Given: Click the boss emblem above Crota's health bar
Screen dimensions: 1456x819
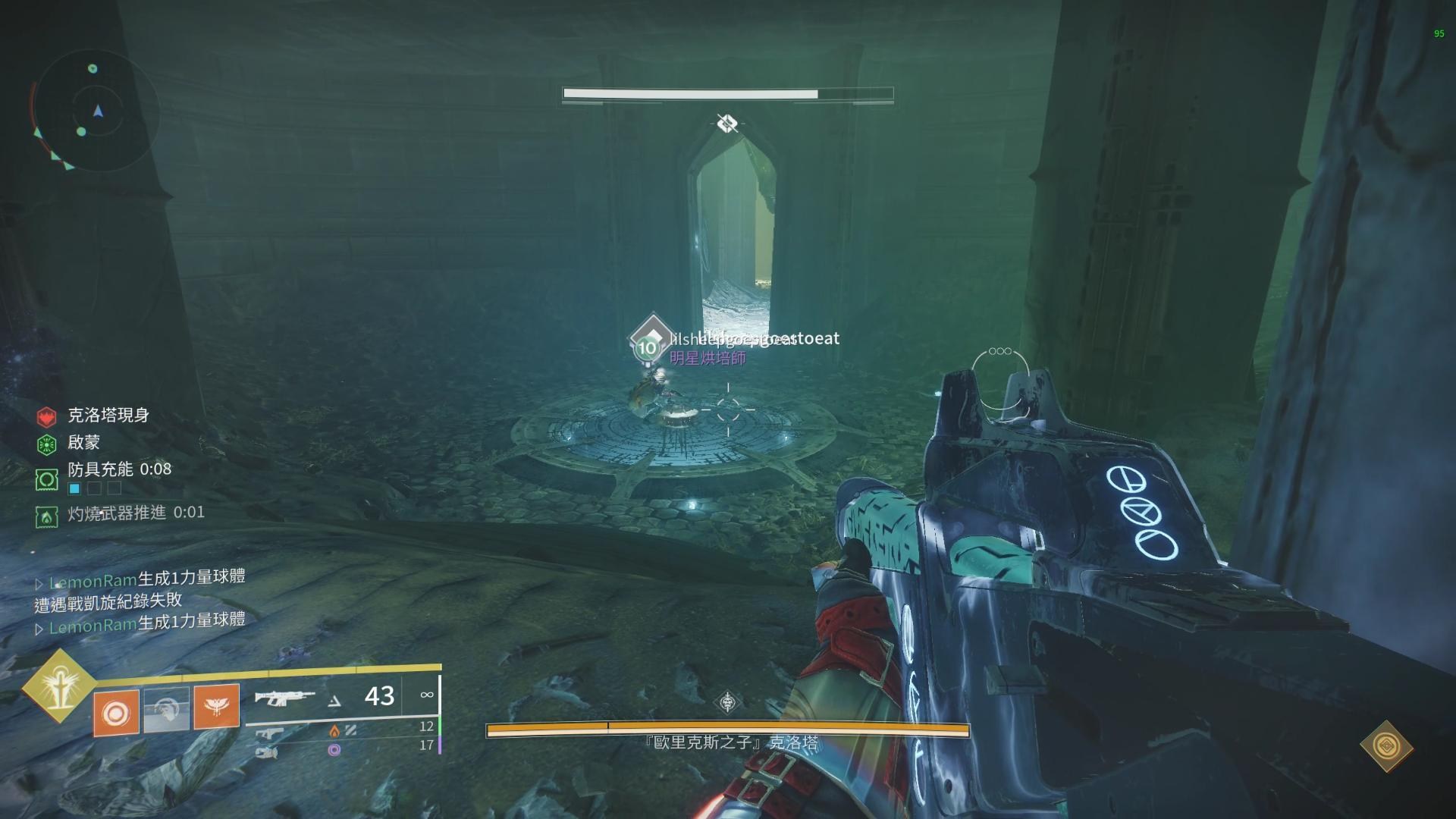Looking at the screenshot, I should click(728, 702).
